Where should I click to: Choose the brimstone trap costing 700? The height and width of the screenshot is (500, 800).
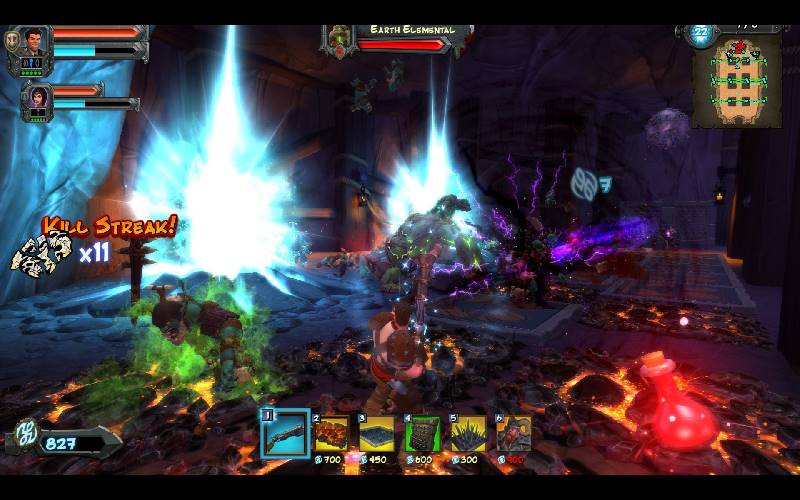tap(333, 433)
